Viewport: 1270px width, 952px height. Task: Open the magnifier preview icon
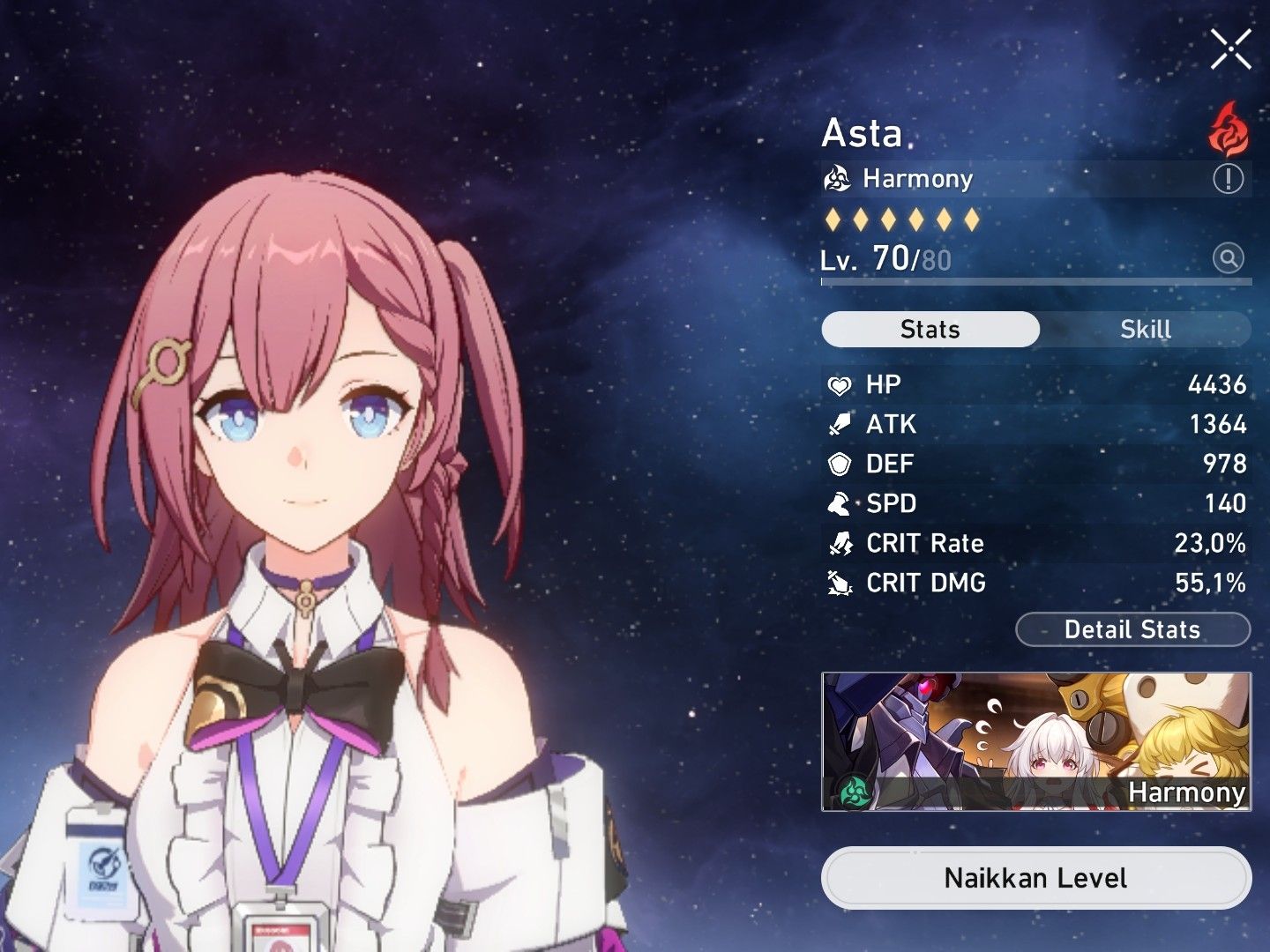(1227, 257)
